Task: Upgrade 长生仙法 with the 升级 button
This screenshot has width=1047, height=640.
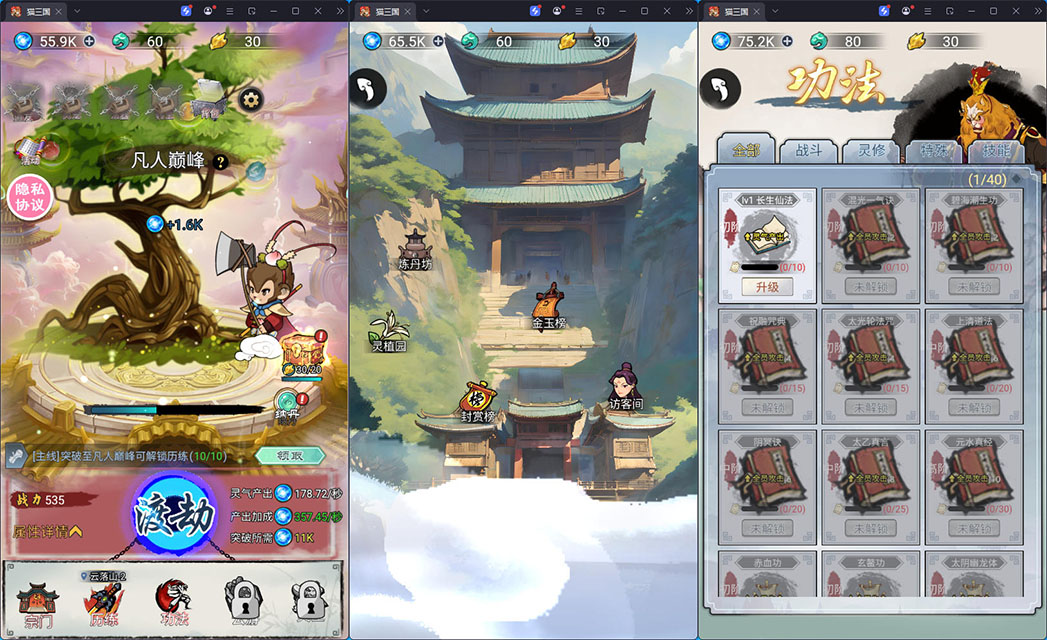Action: (767, 287)
